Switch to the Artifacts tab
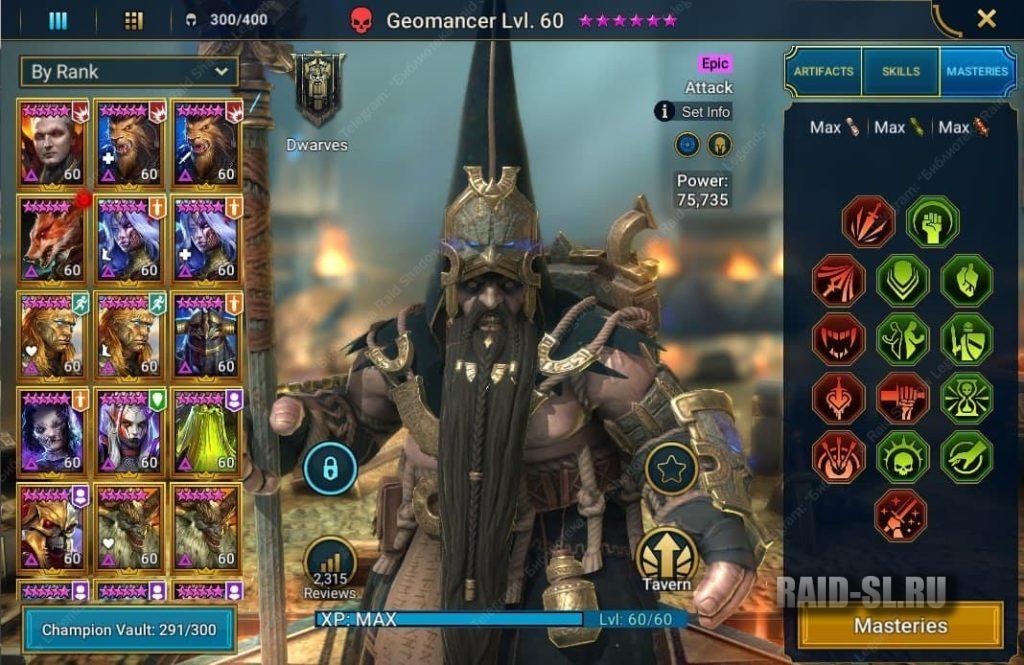This screenshot has height=665, width=1024. 823,72
